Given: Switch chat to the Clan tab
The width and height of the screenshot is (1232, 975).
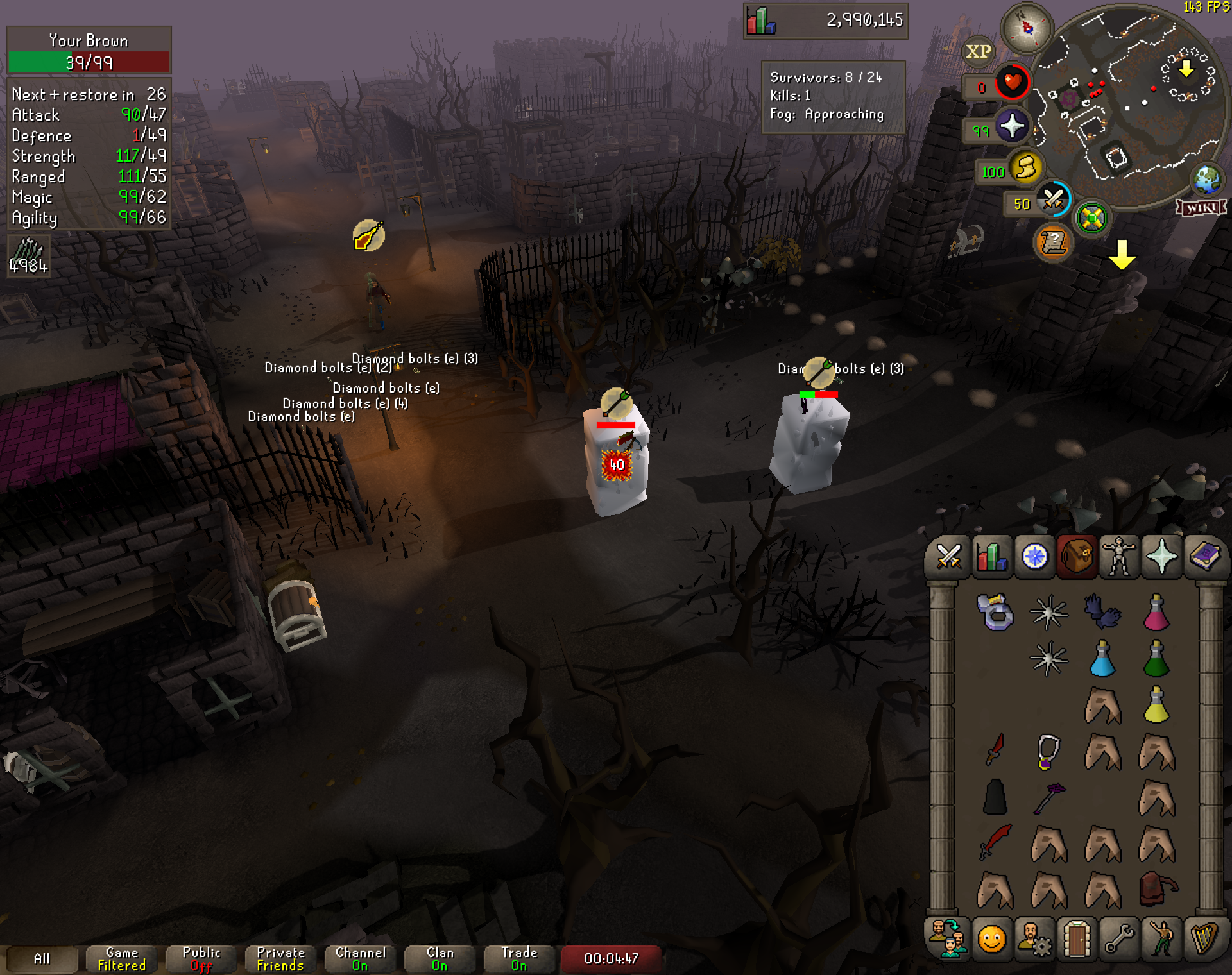Looking at the screenshot, I should coord(440,959).
